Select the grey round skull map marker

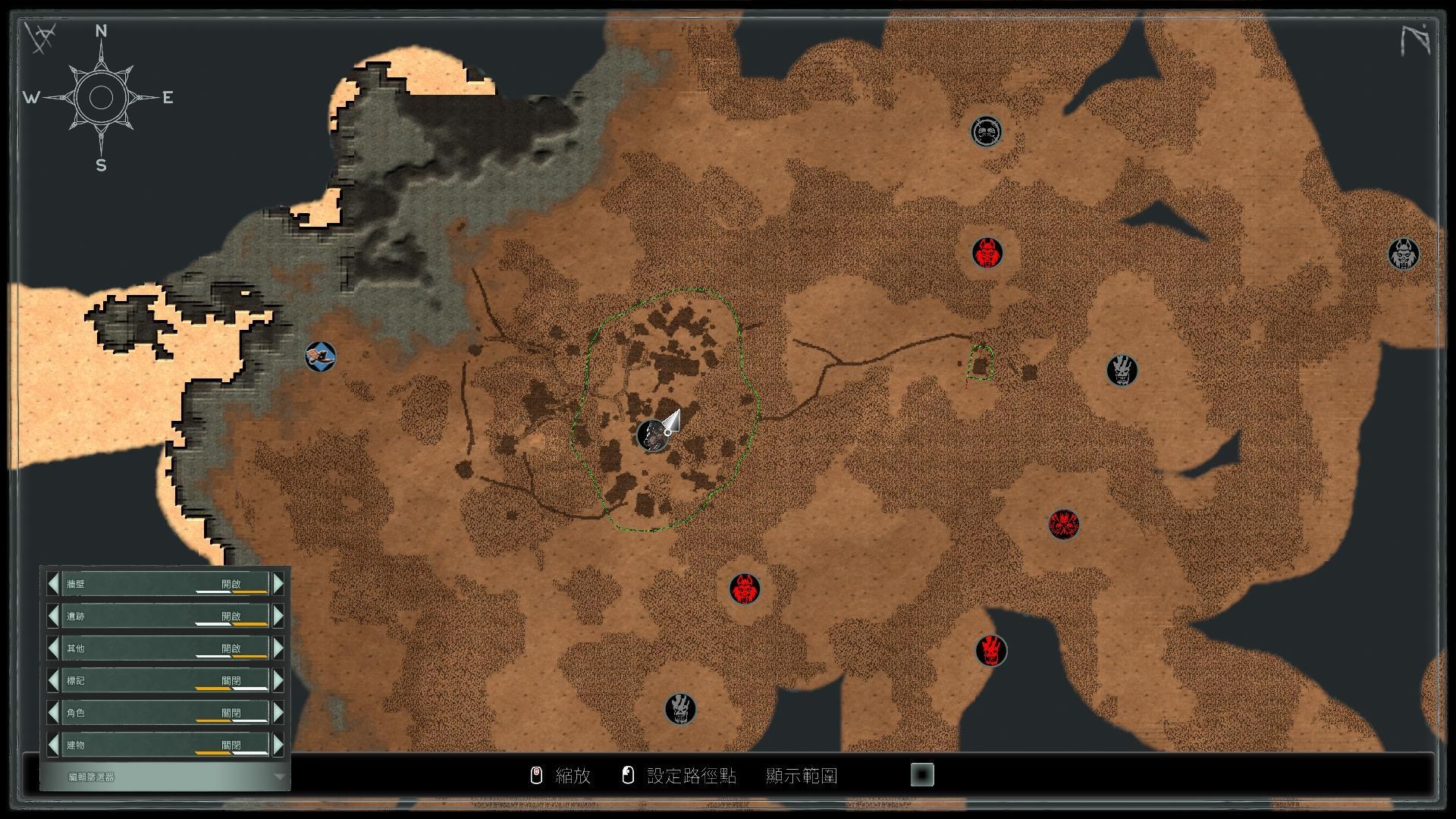(986, 132)
